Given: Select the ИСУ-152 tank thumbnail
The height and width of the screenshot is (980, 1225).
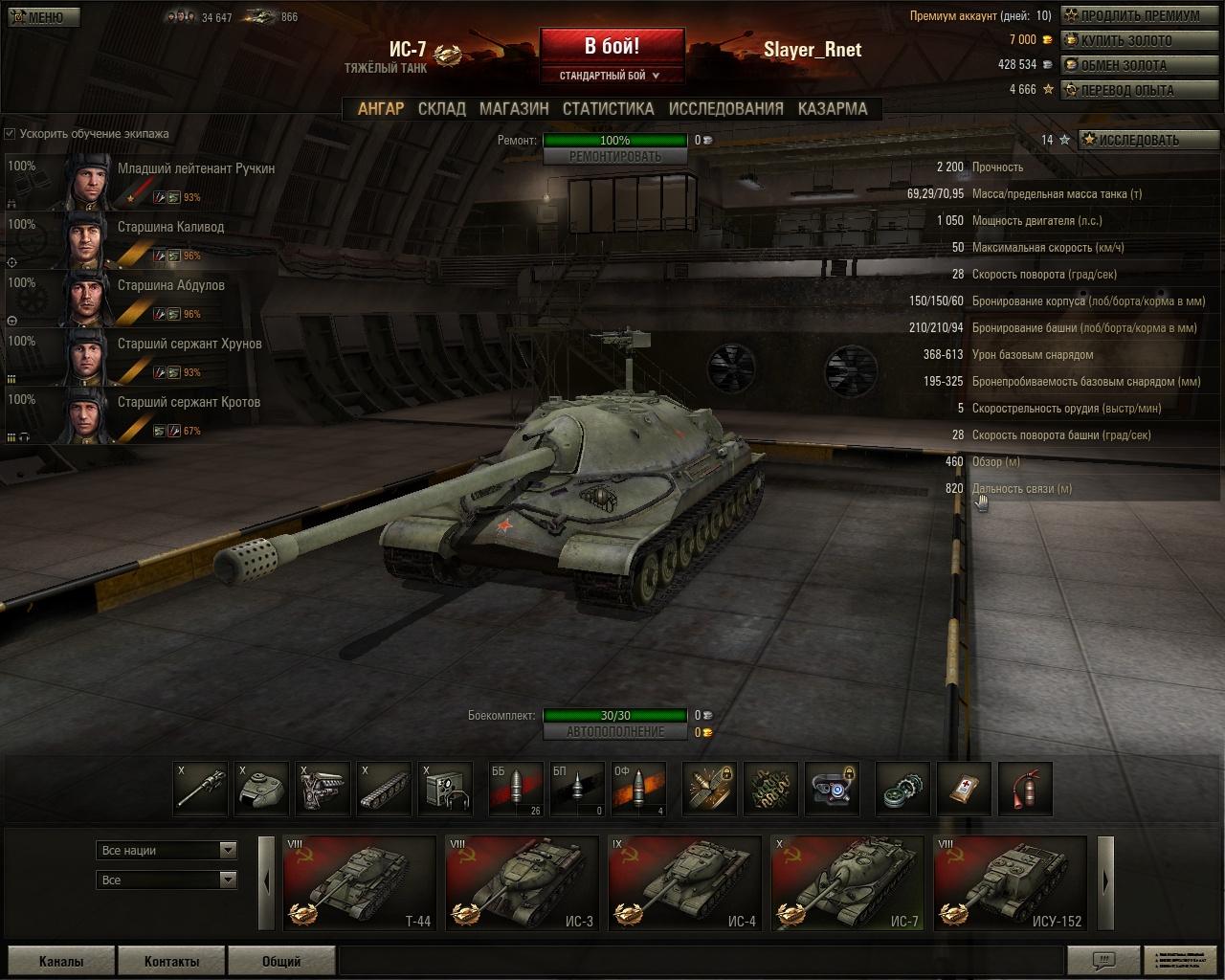Looking at the screenshot, I should coord(1010,883).
